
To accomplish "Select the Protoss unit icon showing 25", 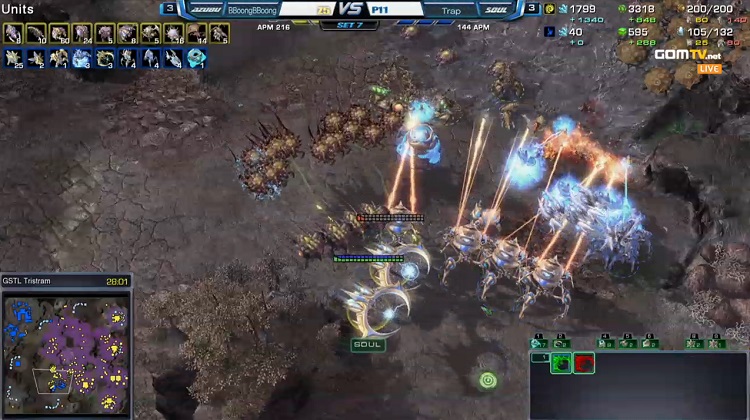I will 13,58.
